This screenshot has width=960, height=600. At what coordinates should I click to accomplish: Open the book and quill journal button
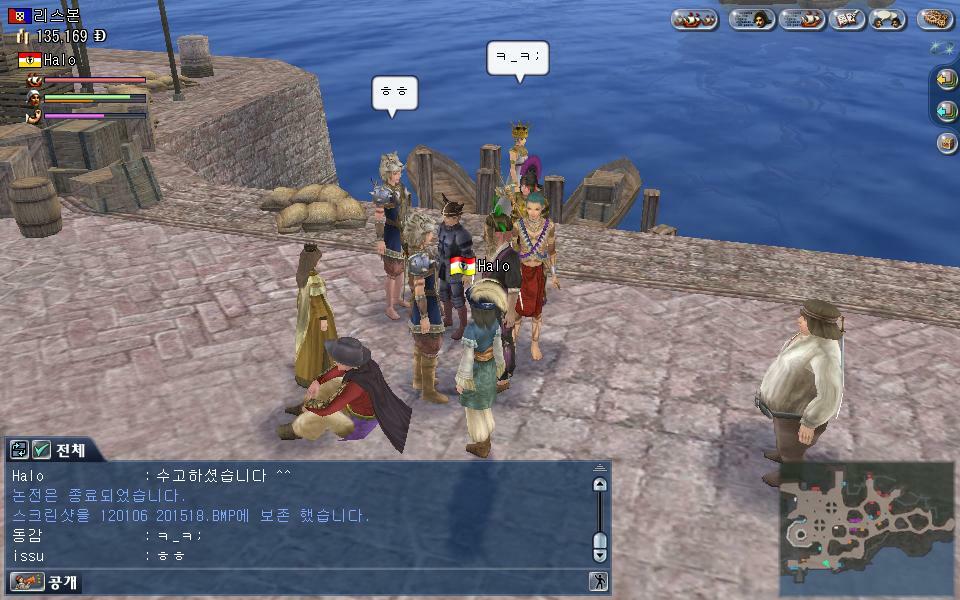(x=846, y=19)
